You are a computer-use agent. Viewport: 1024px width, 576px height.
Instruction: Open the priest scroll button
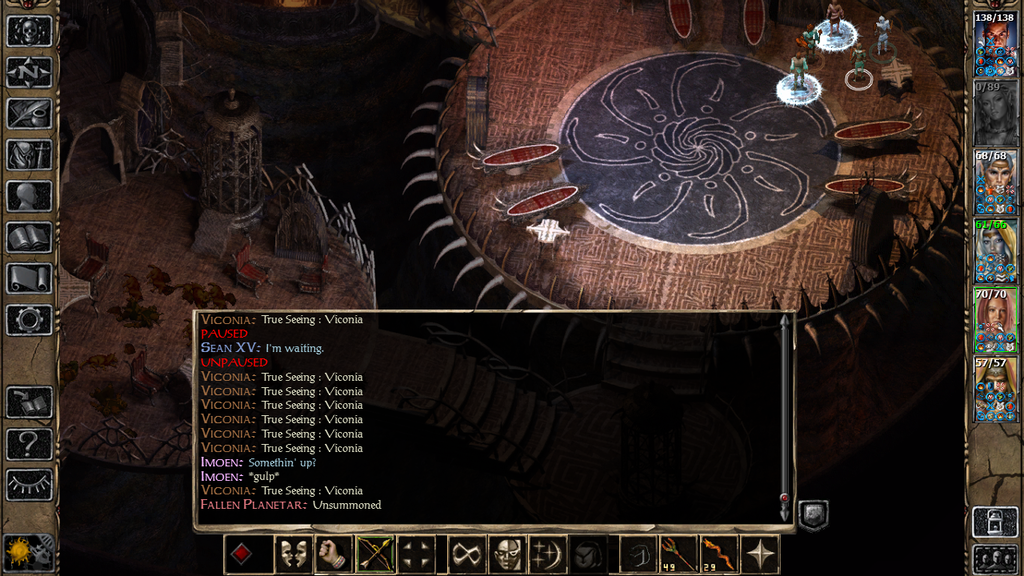point(29,278)
